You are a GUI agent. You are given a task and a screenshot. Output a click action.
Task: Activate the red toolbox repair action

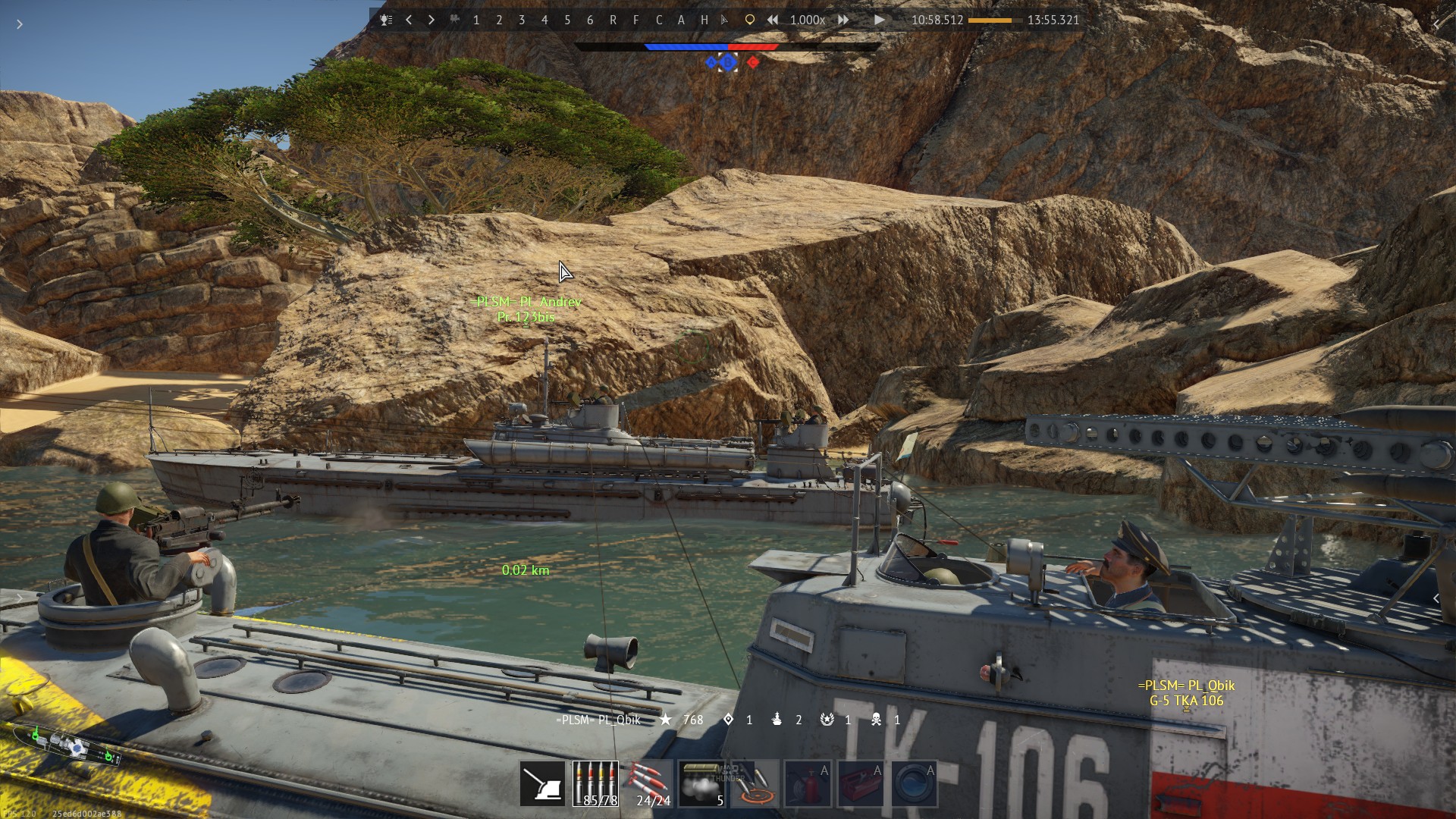(x=861, y=784)
